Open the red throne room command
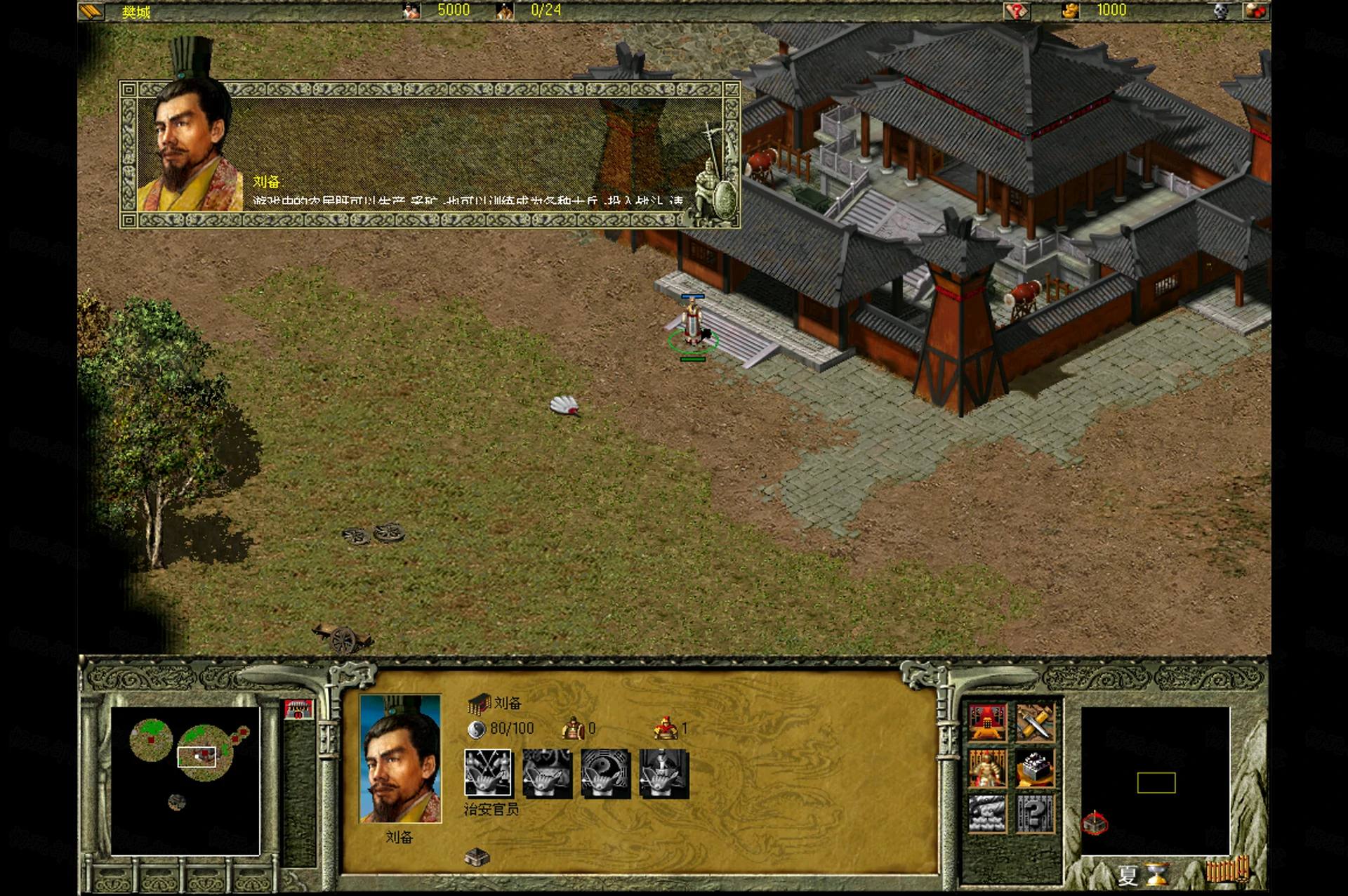 (x=988, y=722)
